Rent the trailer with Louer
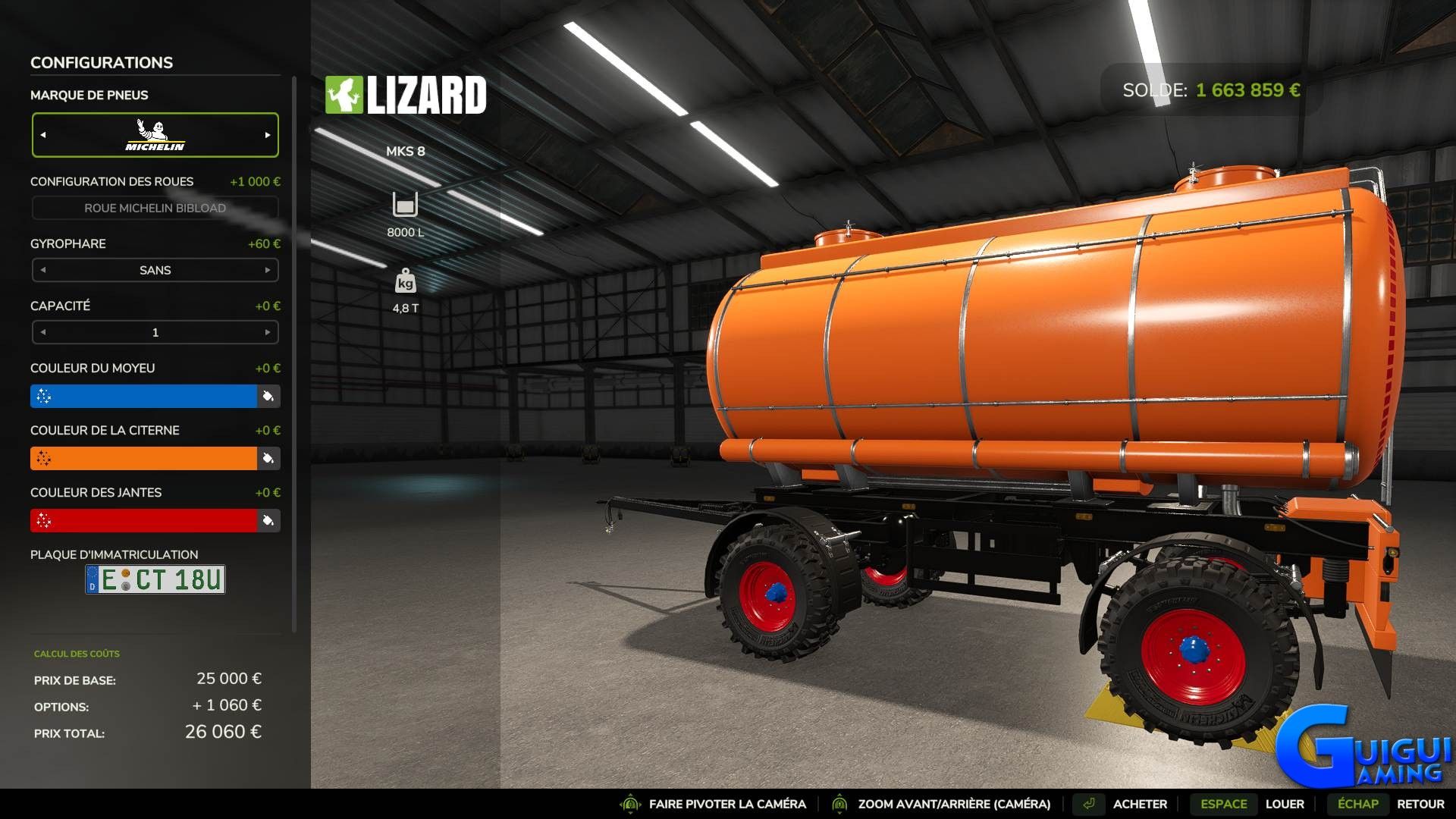This screenshot has height=819, width=1456. pos(1284,804)
